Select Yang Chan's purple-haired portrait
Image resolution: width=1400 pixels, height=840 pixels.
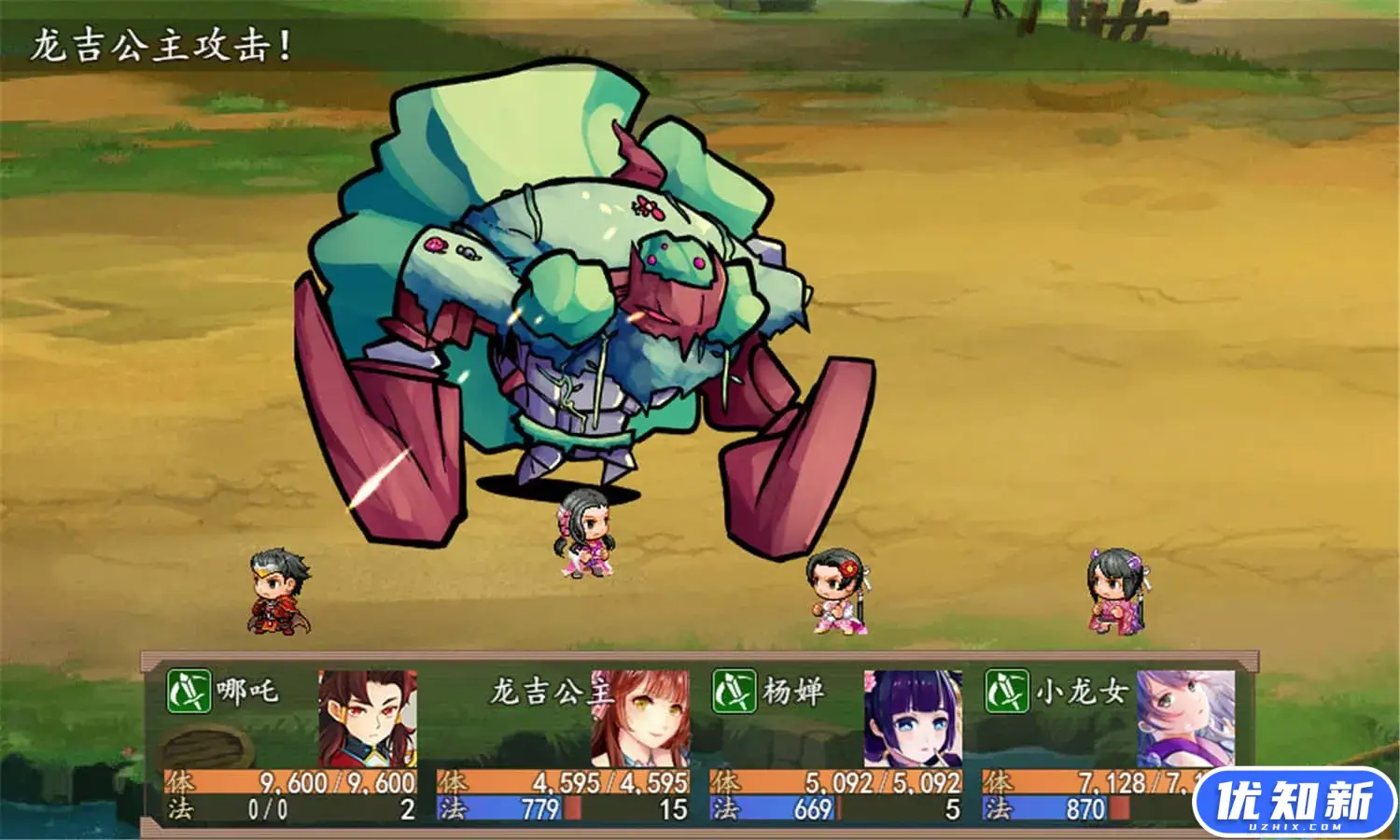point(912,718)
